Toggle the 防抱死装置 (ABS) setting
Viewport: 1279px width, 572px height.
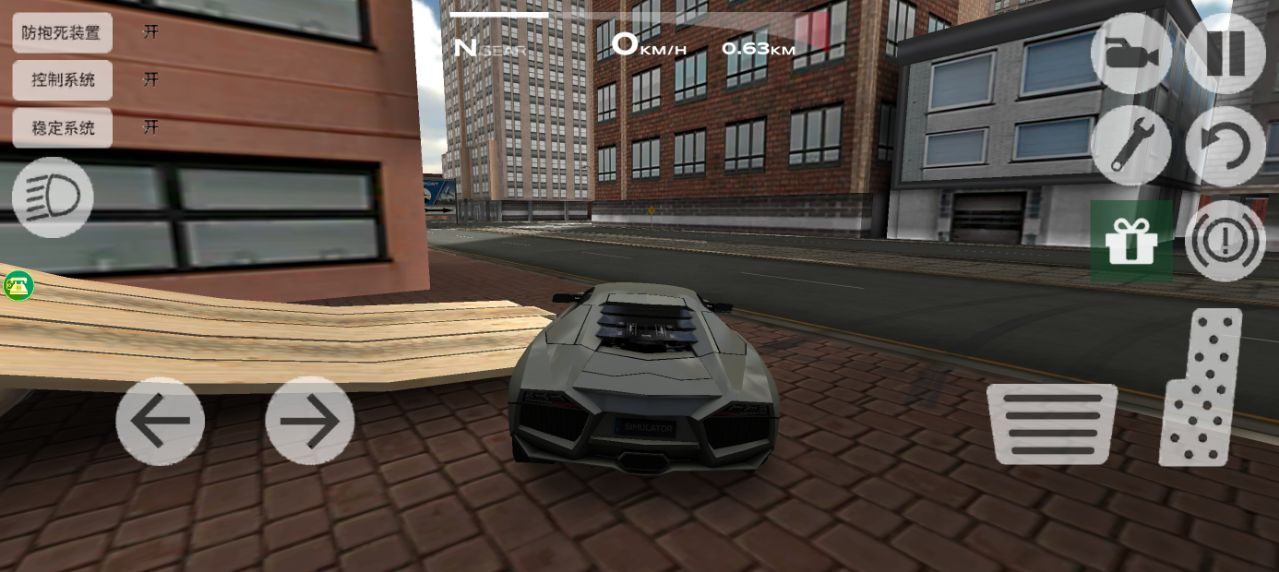point(62,33)
